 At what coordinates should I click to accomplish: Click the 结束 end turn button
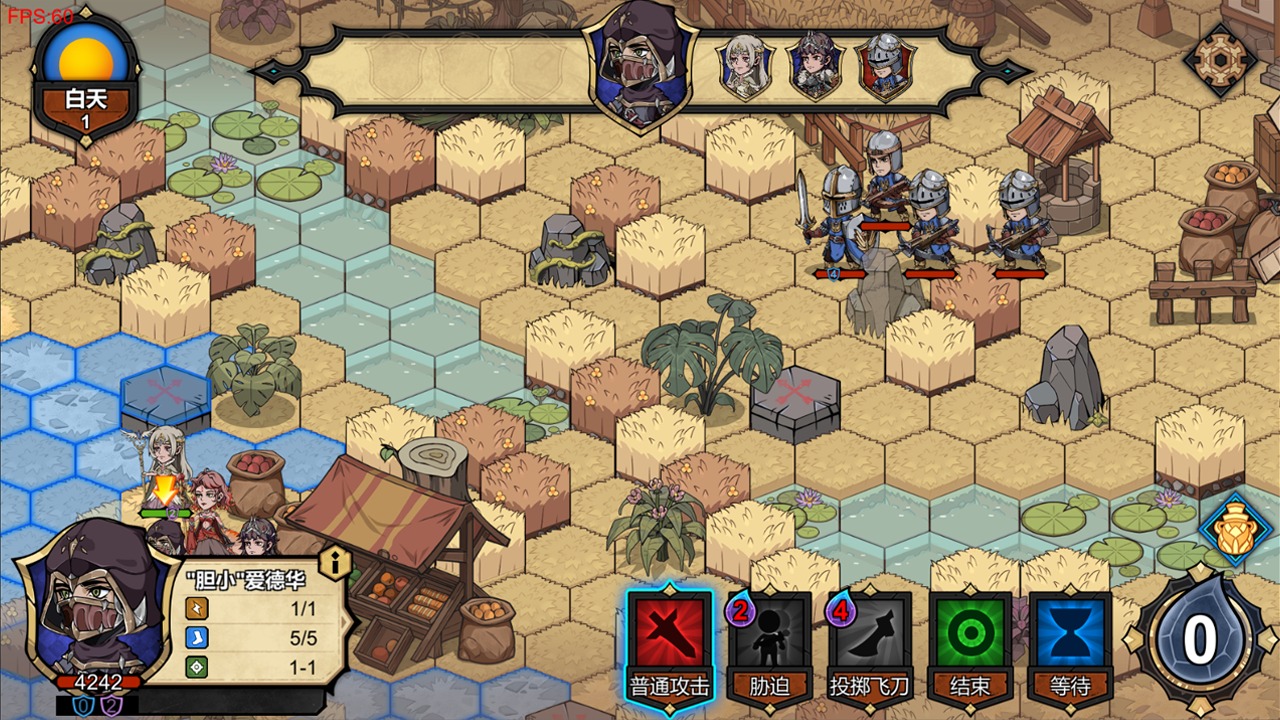(969, 638)
